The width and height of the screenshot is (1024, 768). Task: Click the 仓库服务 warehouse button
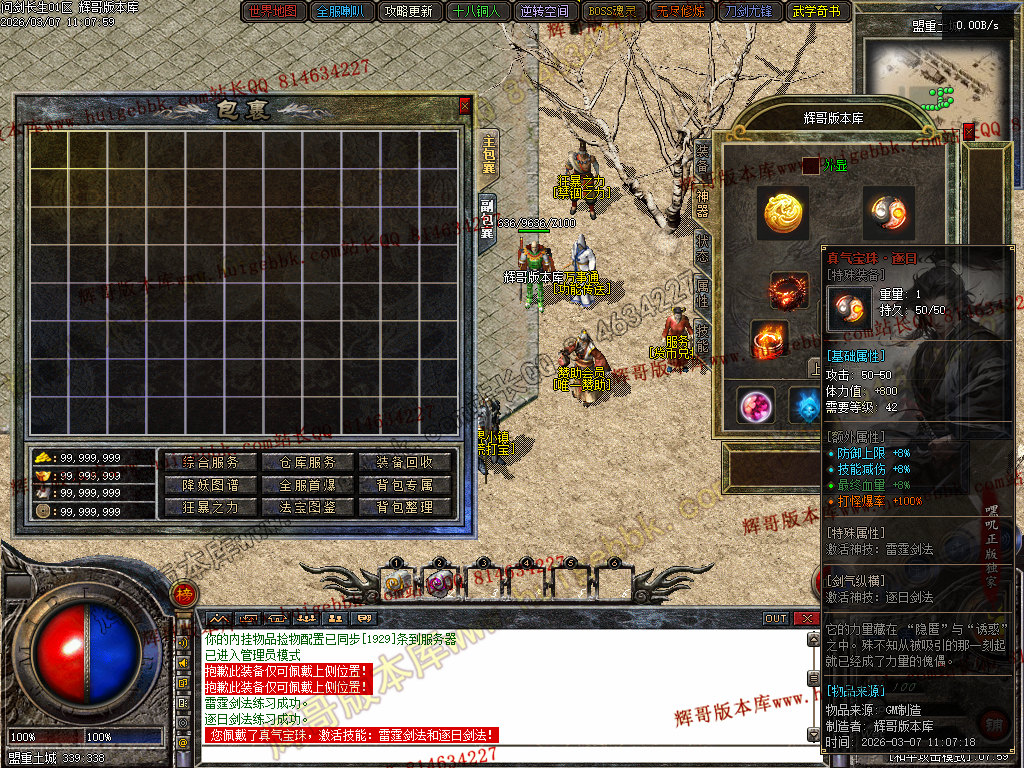[308, 462]
